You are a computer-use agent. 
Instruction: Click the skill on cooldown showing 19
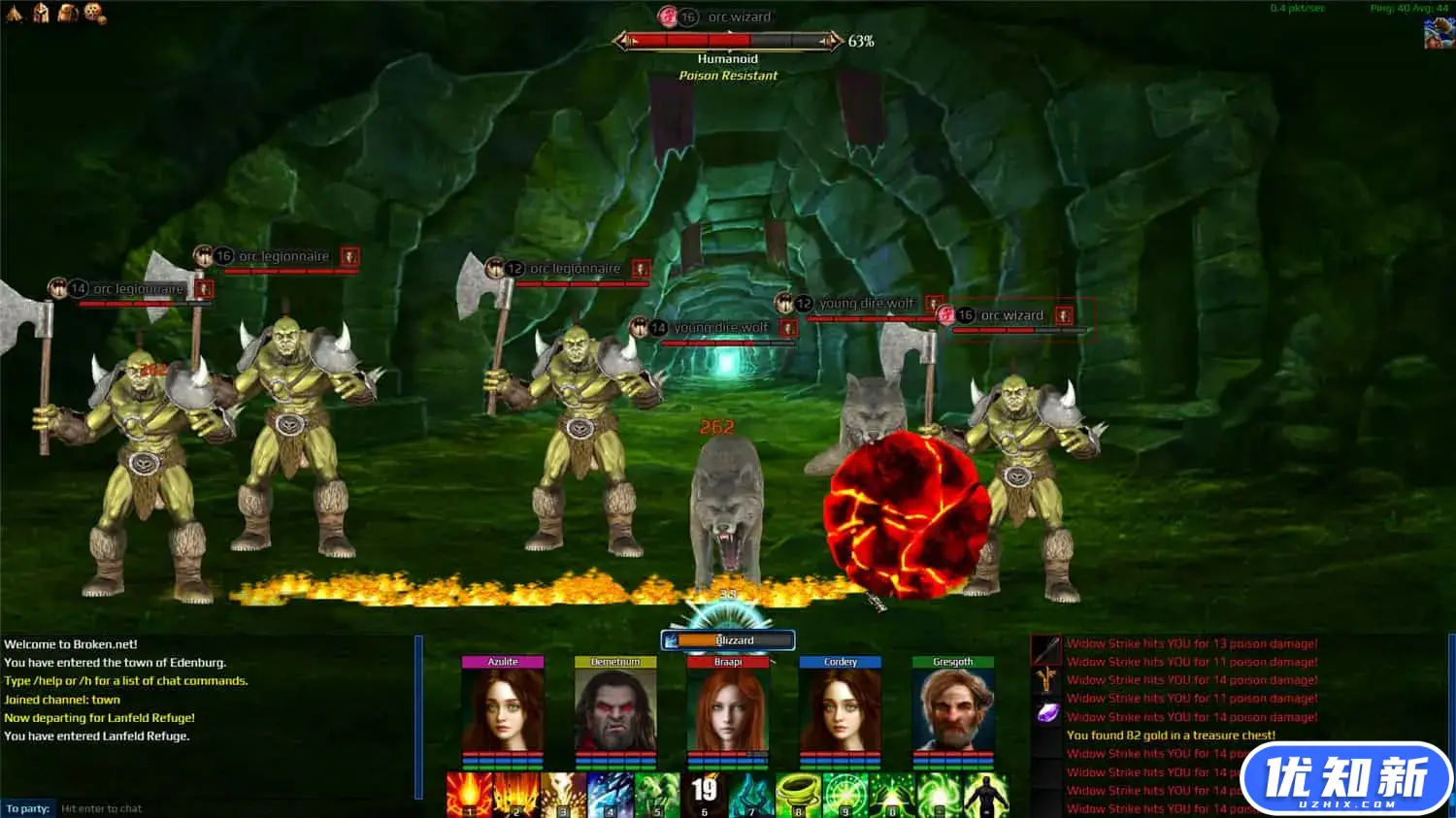click(705, 795)
